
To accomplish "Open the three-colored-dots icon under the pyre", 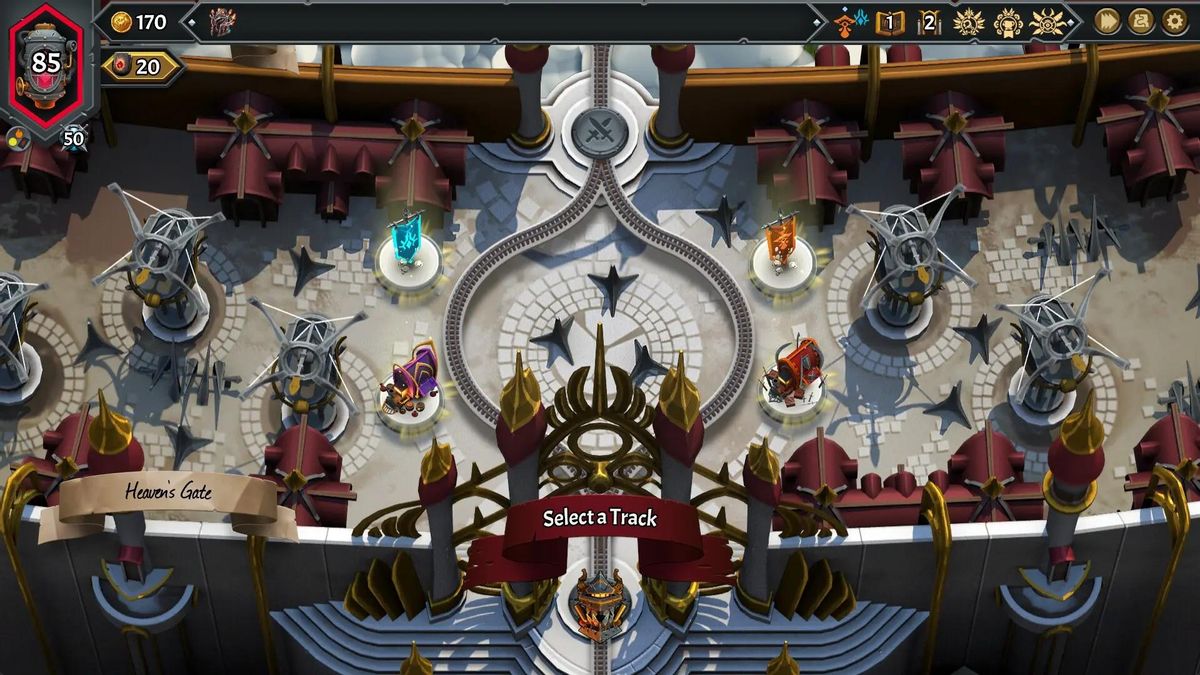I will 17,138.
